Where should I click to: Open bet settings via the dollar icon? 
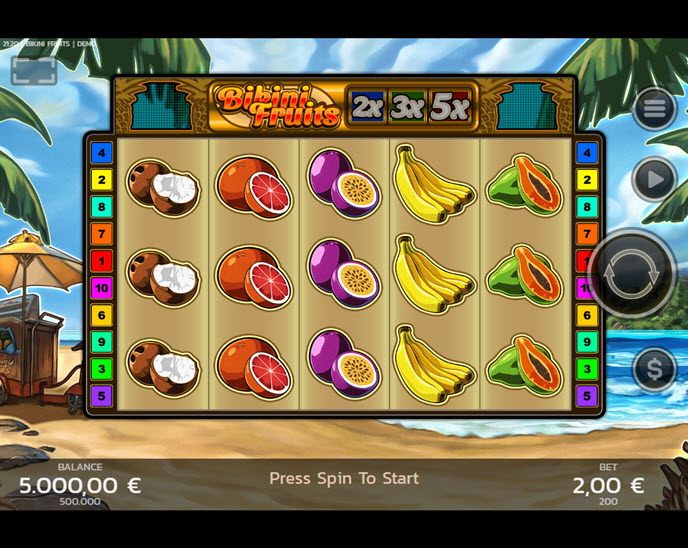pos(654,369)
